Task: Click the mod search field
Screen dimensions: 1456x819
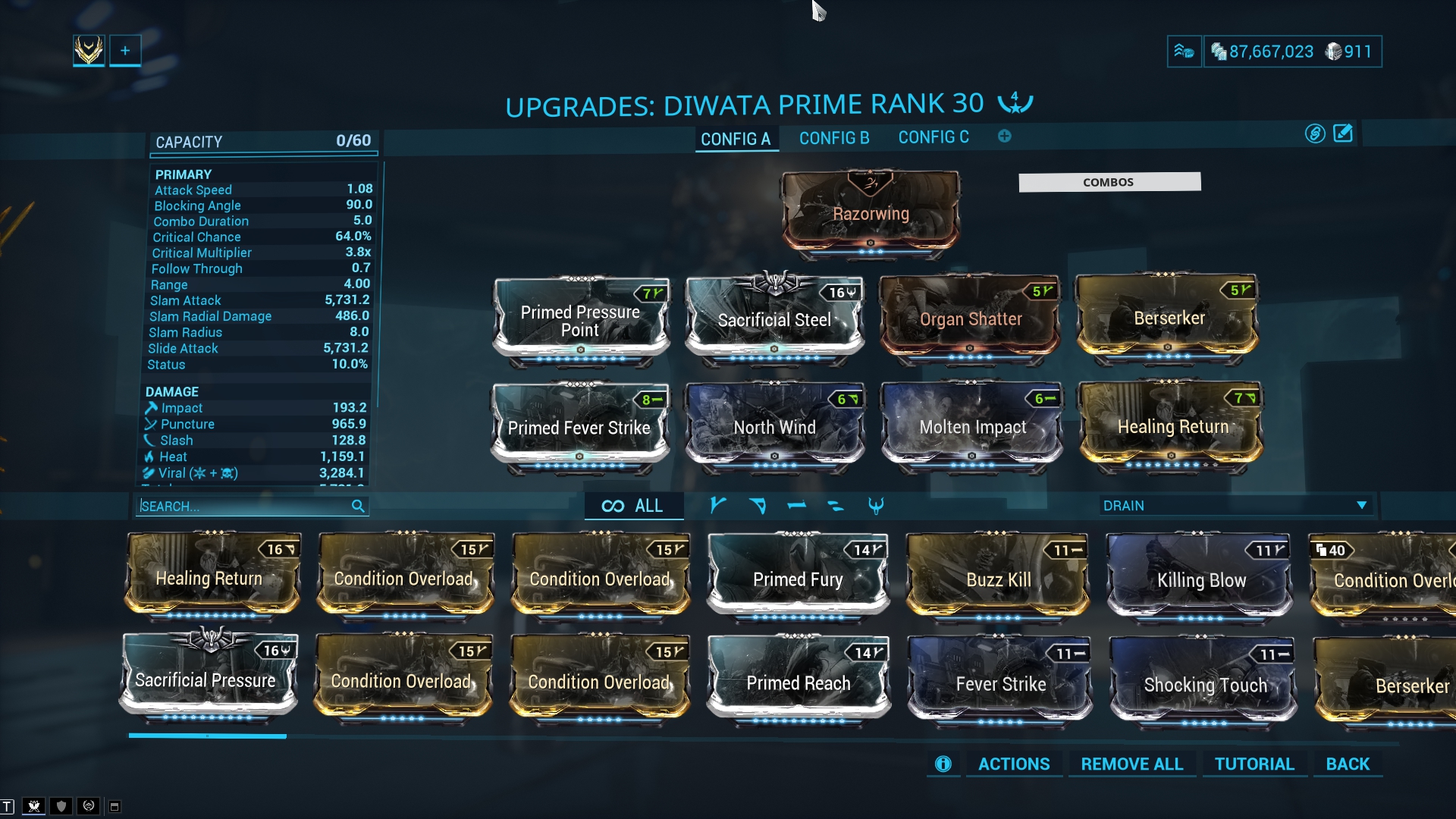Action: (x=244, y=506)
